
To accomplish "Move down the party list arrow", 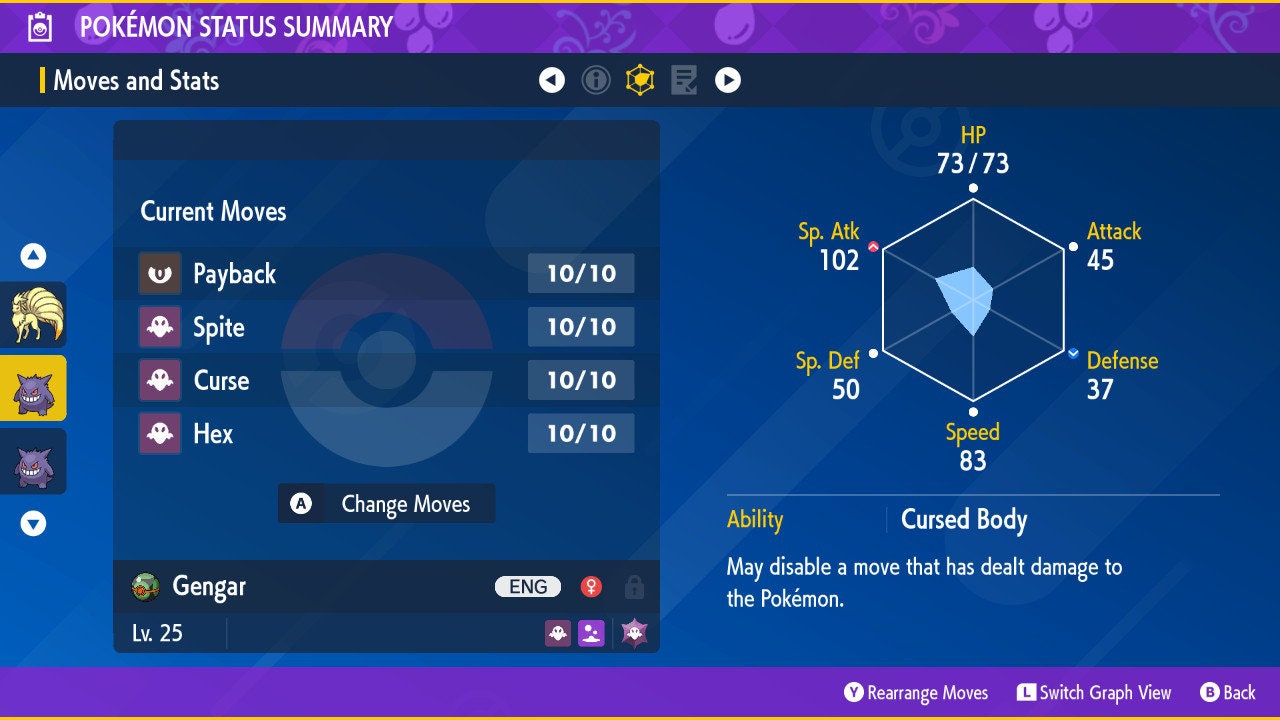I will click(x=33, y=523).
